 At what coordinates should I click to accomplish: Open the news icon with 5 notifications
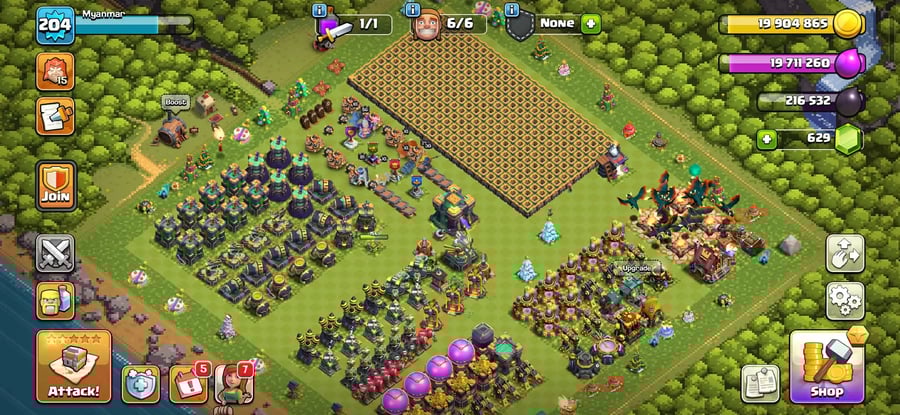(x=187, y=384)
